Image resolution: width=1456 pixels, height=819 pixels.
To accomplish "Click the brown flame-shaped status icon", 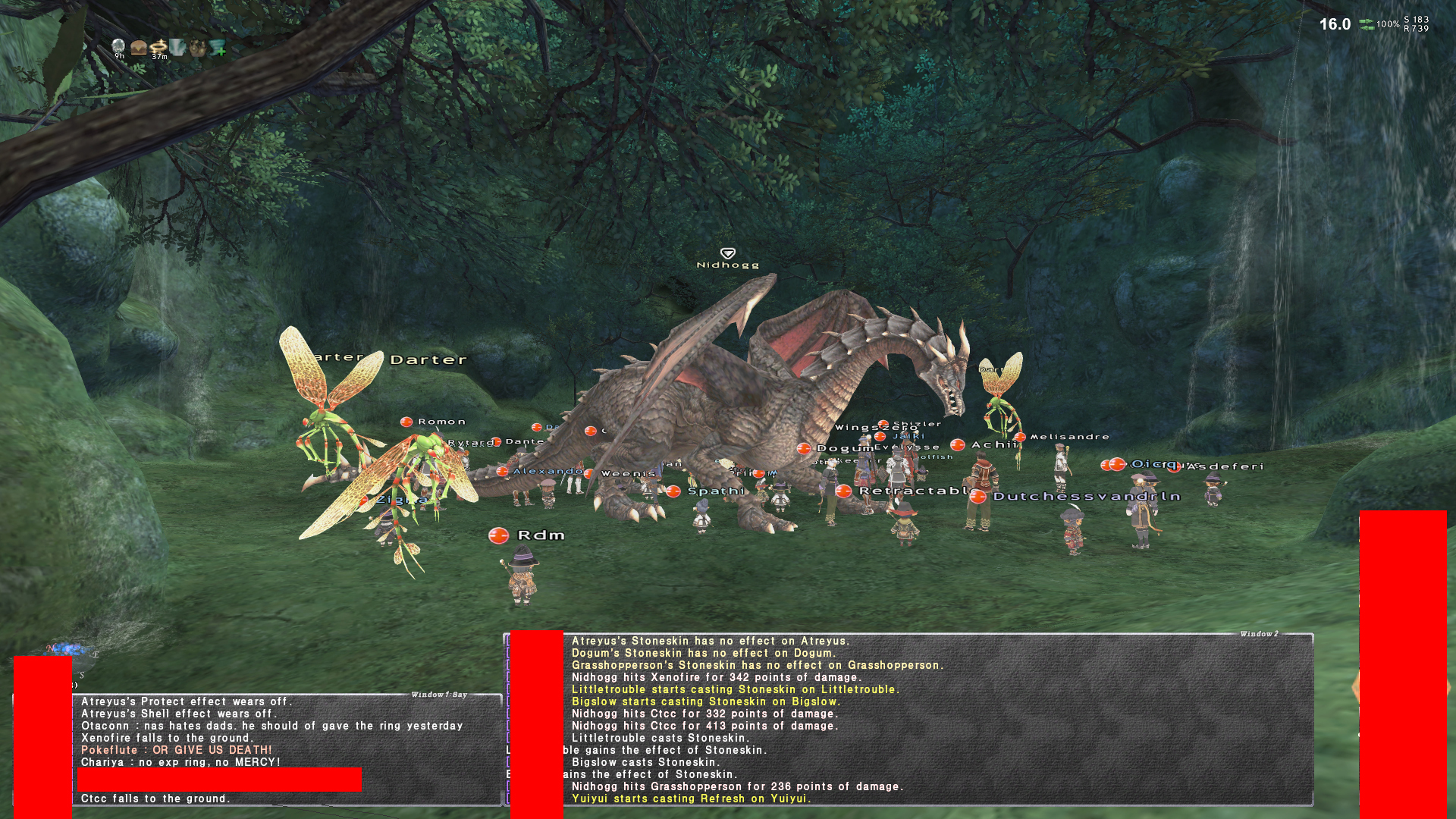I will point(198,48).
